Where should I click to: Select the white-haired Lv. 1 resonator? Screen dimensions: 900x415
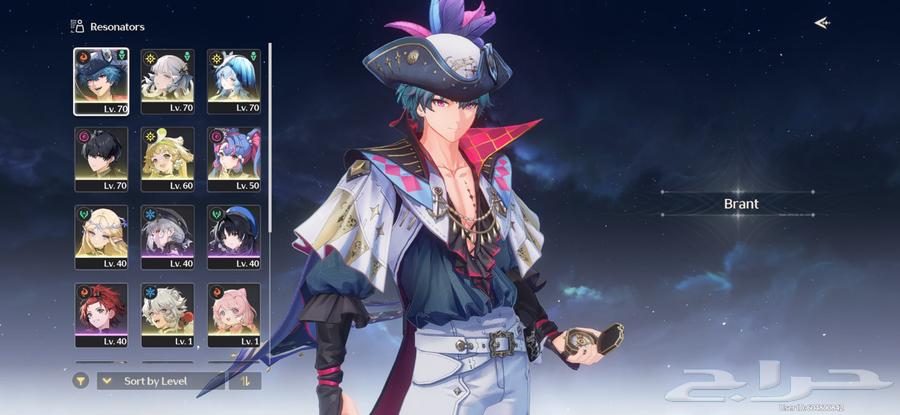[x=168, y=314]
